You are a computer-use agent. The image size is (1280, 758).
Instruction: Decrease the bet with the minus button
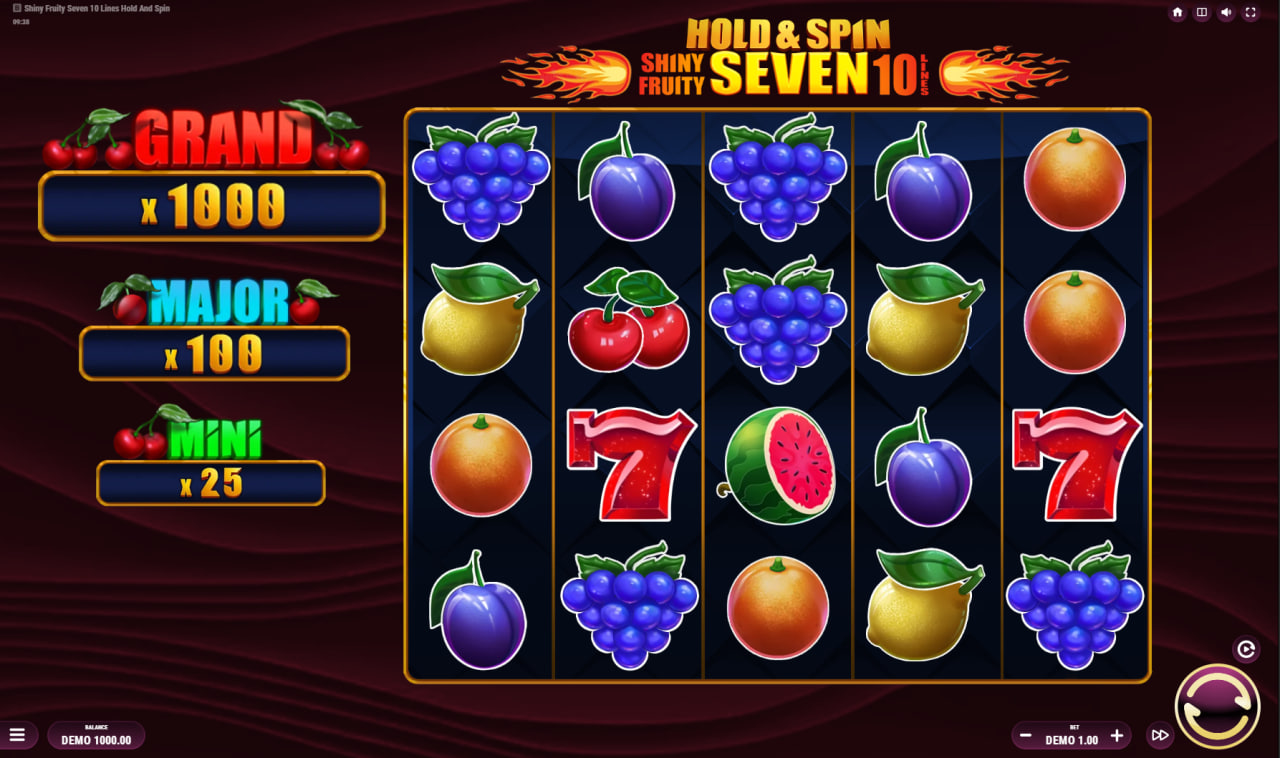[1024, 736]
